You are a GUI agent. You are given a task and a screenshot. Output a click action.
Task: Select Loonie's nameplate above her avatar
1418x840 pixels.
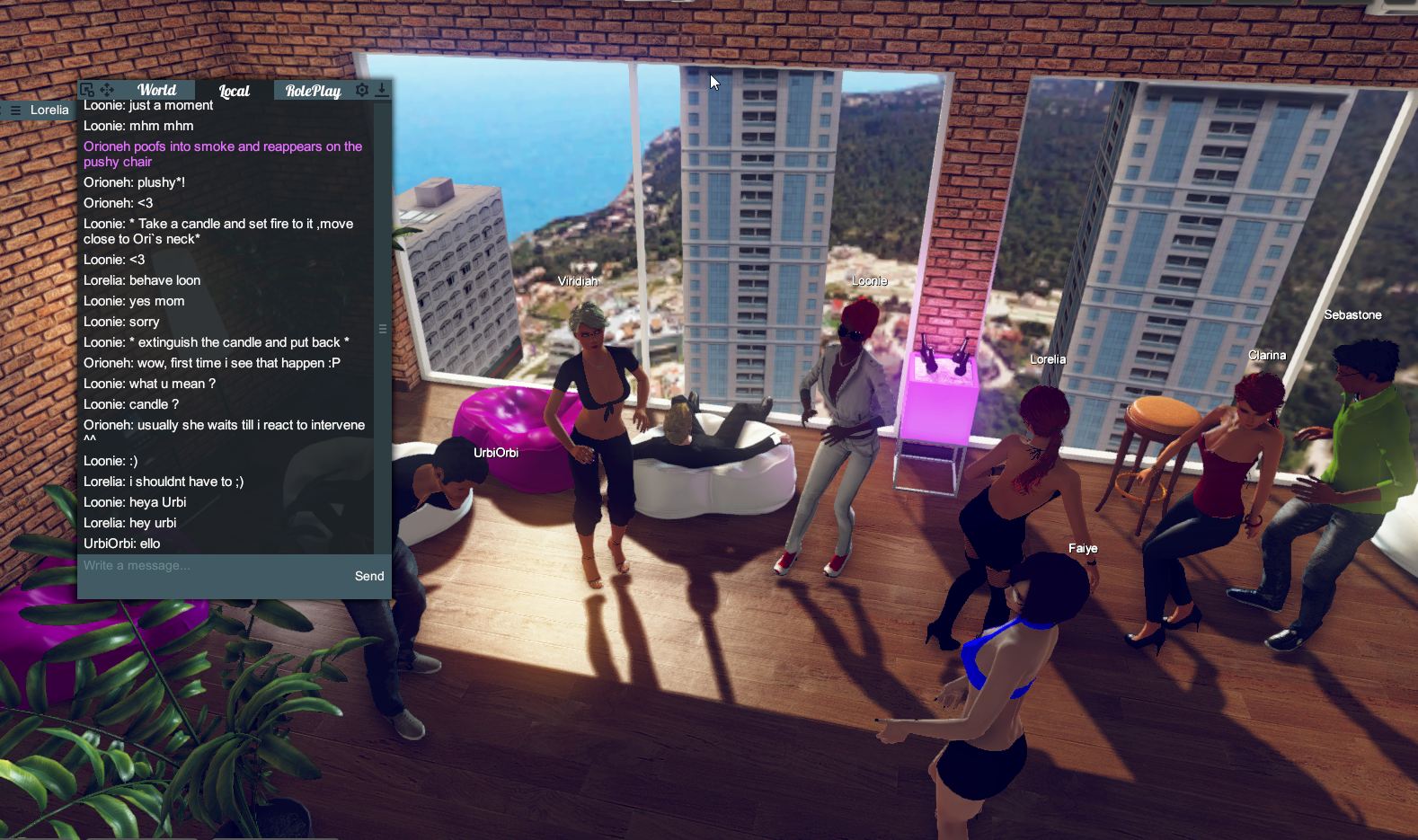coord(869,280)
